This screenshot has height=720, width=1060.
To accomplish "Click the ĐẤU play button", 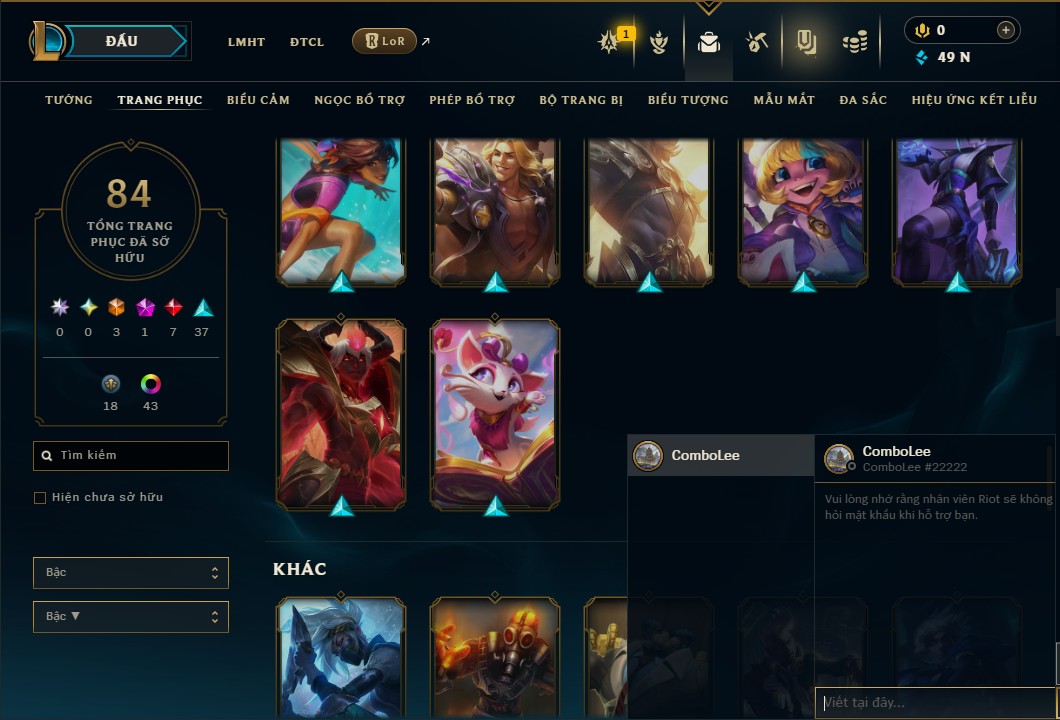I will point(122,41).
